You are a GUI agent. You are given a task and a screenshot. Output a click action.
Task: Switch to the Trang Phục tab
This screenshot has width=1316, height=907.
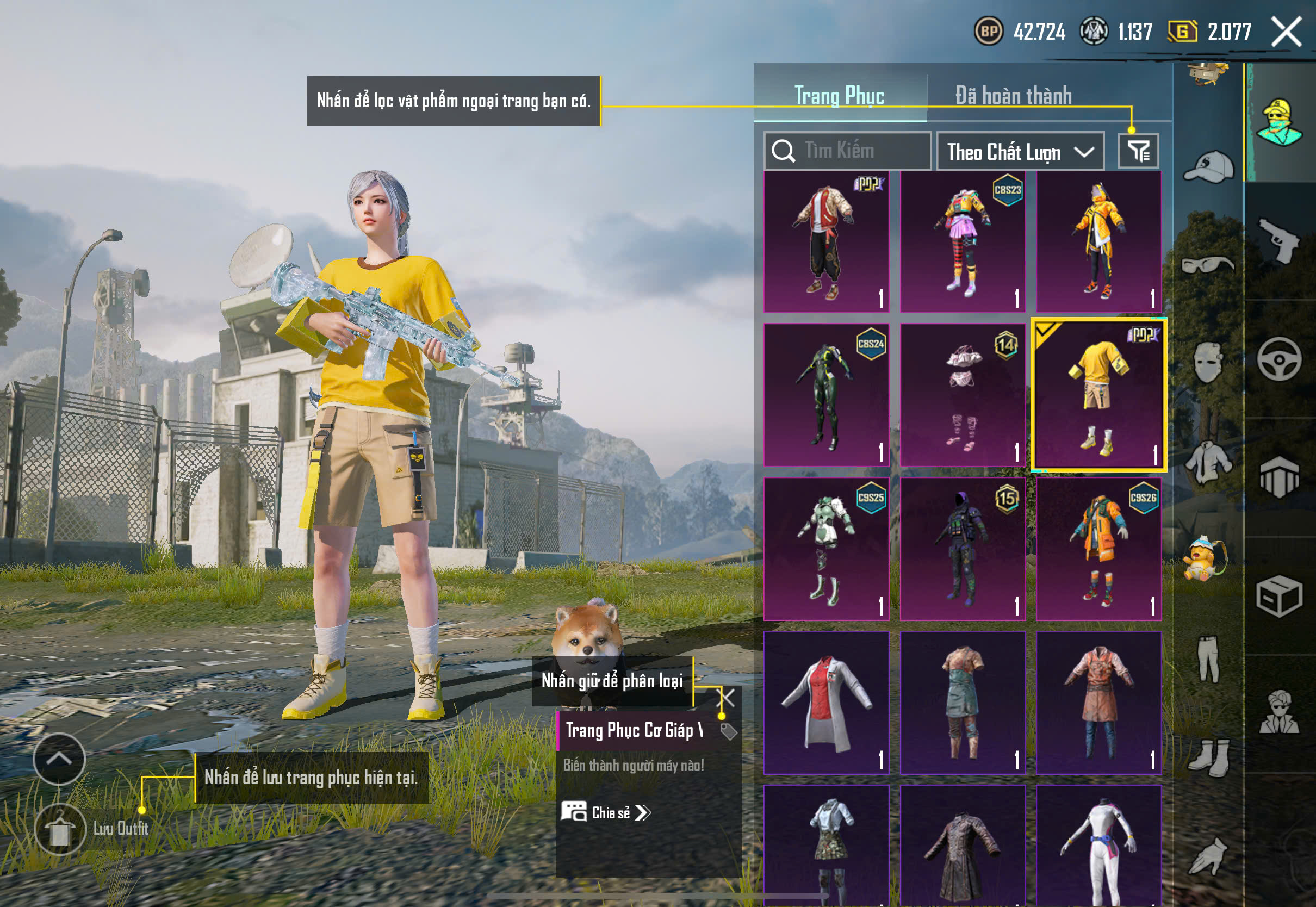coord(839,96)
